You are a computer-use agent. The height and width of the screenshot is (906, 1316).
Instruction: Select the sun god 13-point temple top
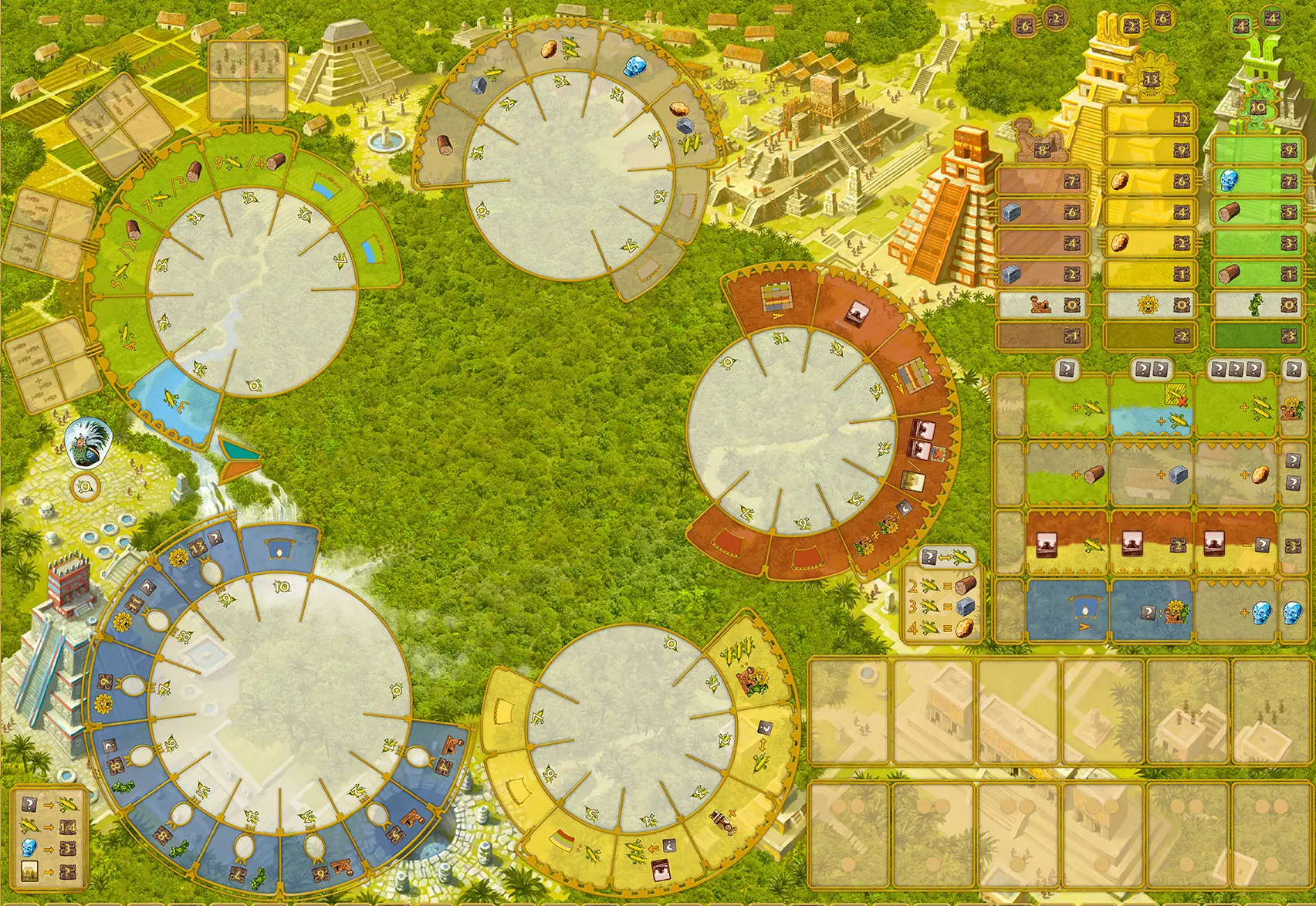pos(1150,78)
